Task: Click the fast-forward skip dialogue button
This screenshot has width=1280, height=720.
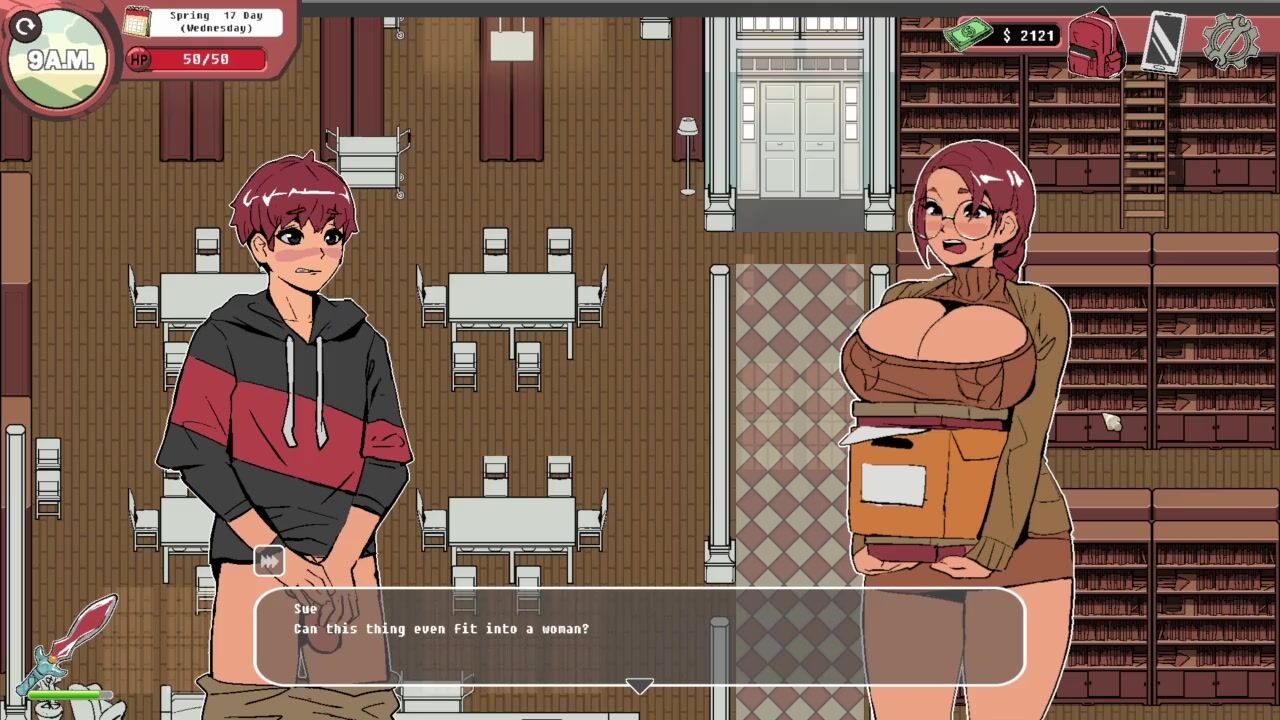Action: 269,562
